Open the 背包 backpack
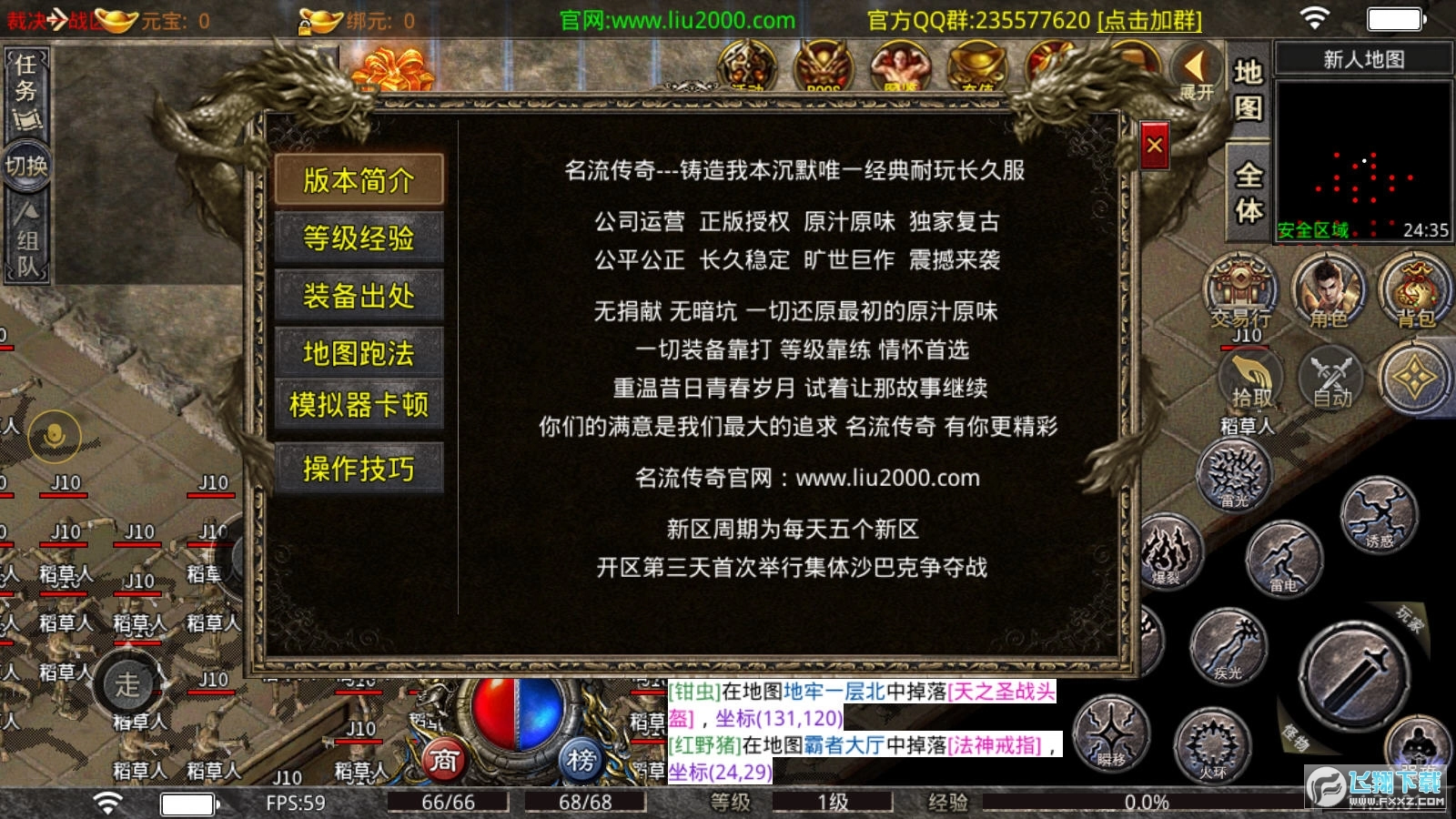The height and width of the screenshot is (819, 1456). pos(1413,291)
